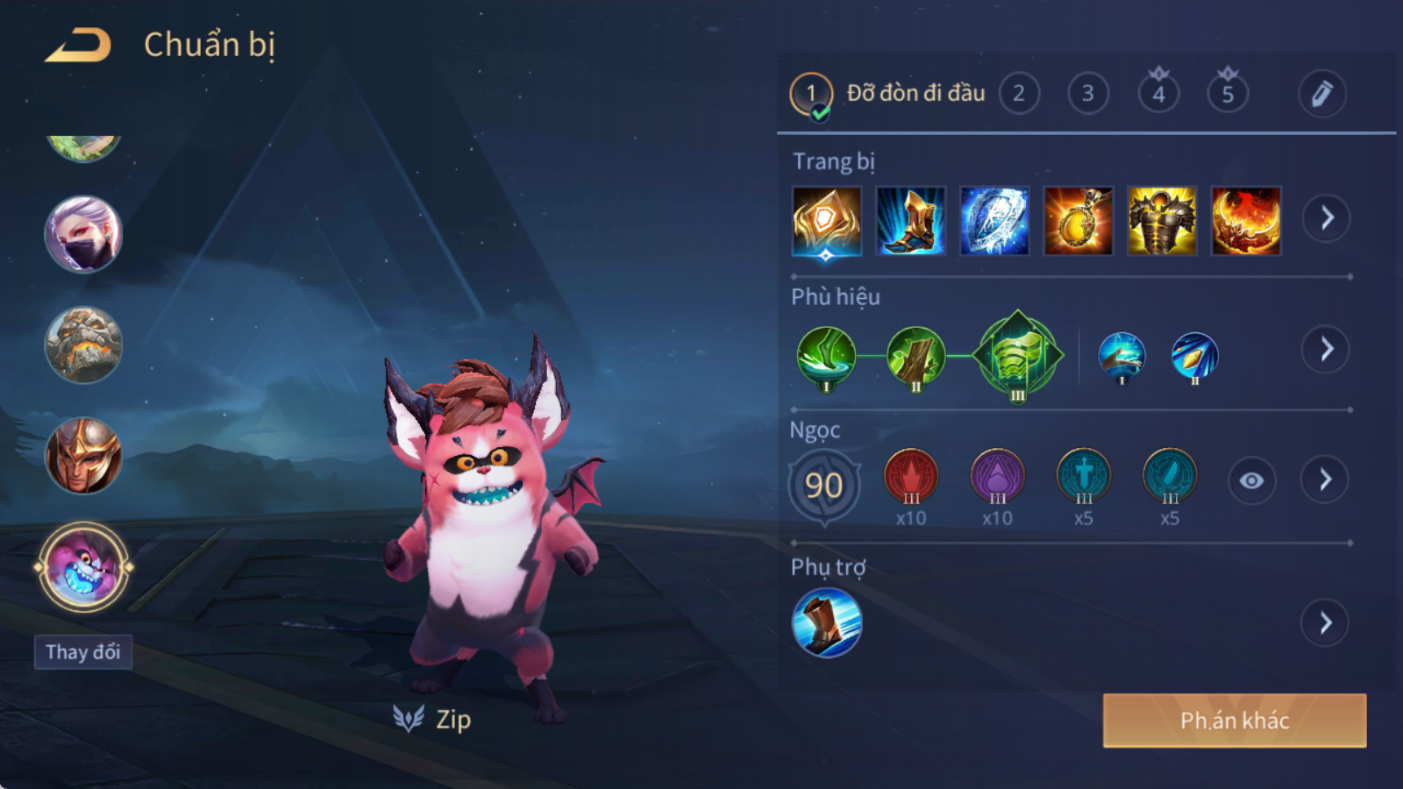
Task: Open the Trang bị equipment details arrow
Action: 1326,218
